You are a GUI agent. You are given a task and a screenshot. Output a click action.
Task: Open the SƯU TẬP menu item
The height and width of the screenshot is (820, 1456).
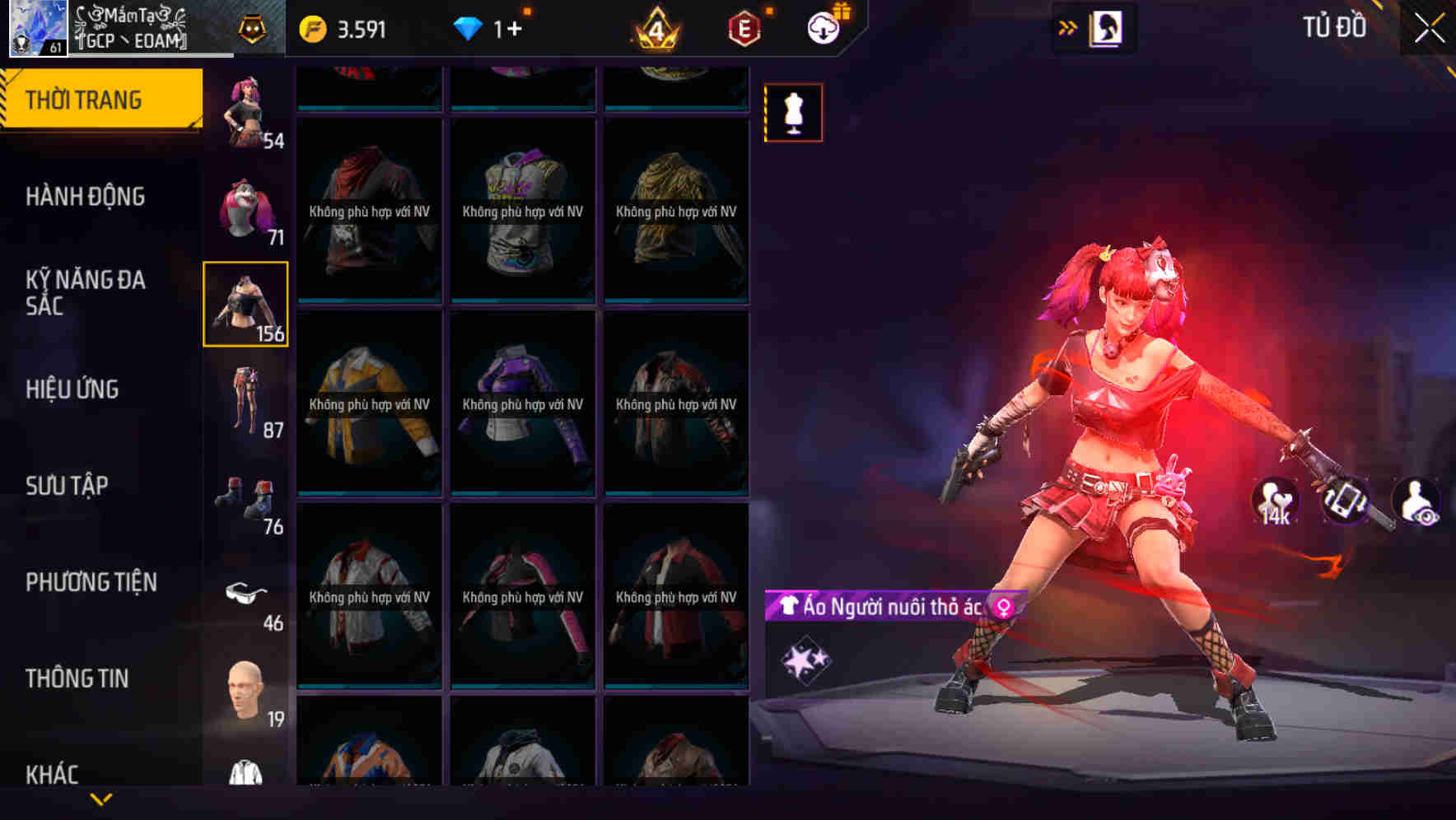point(68,485)
